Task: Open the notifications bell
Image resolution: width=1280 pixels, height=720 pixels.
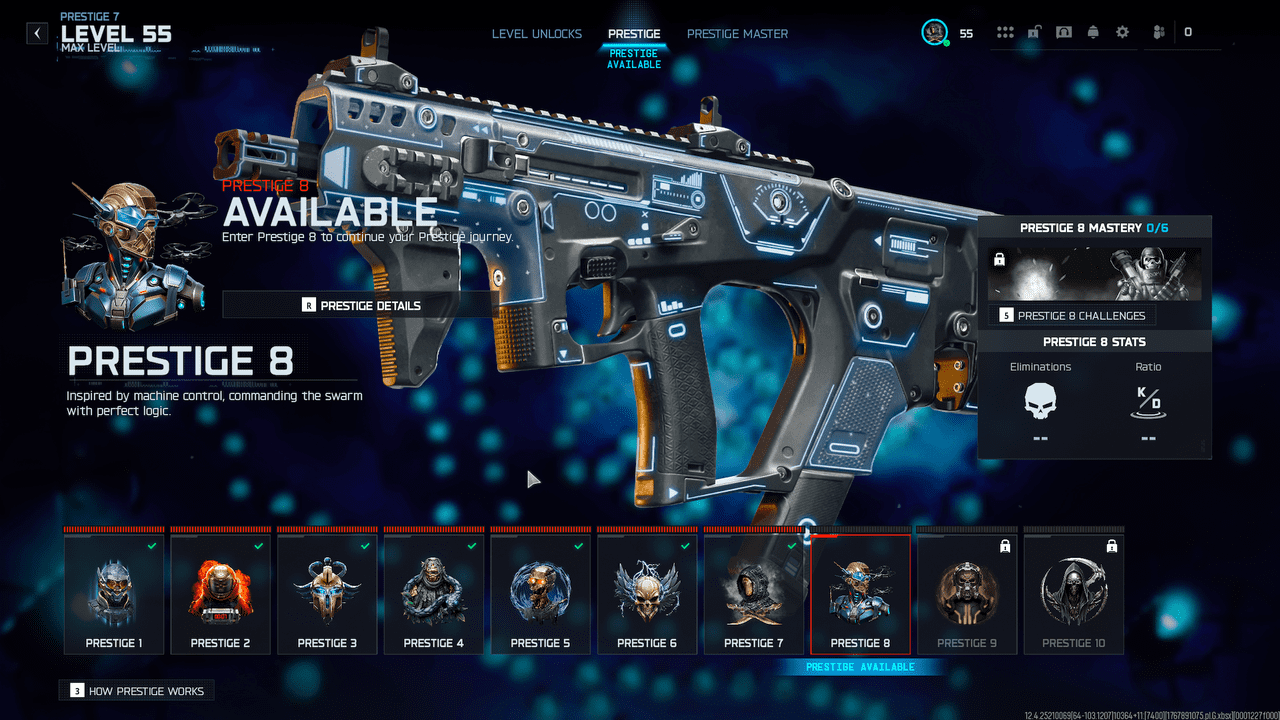Action: coord(1093,33)
